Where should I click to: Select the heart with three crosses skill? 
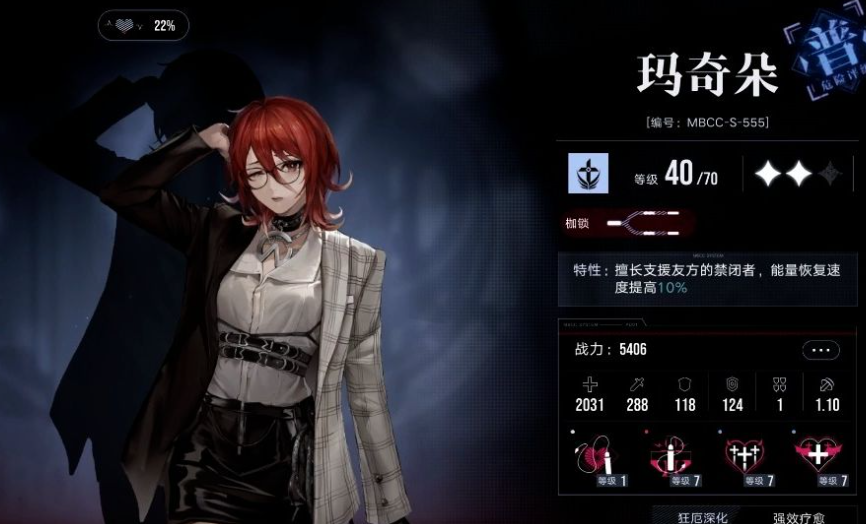(746, 459)
